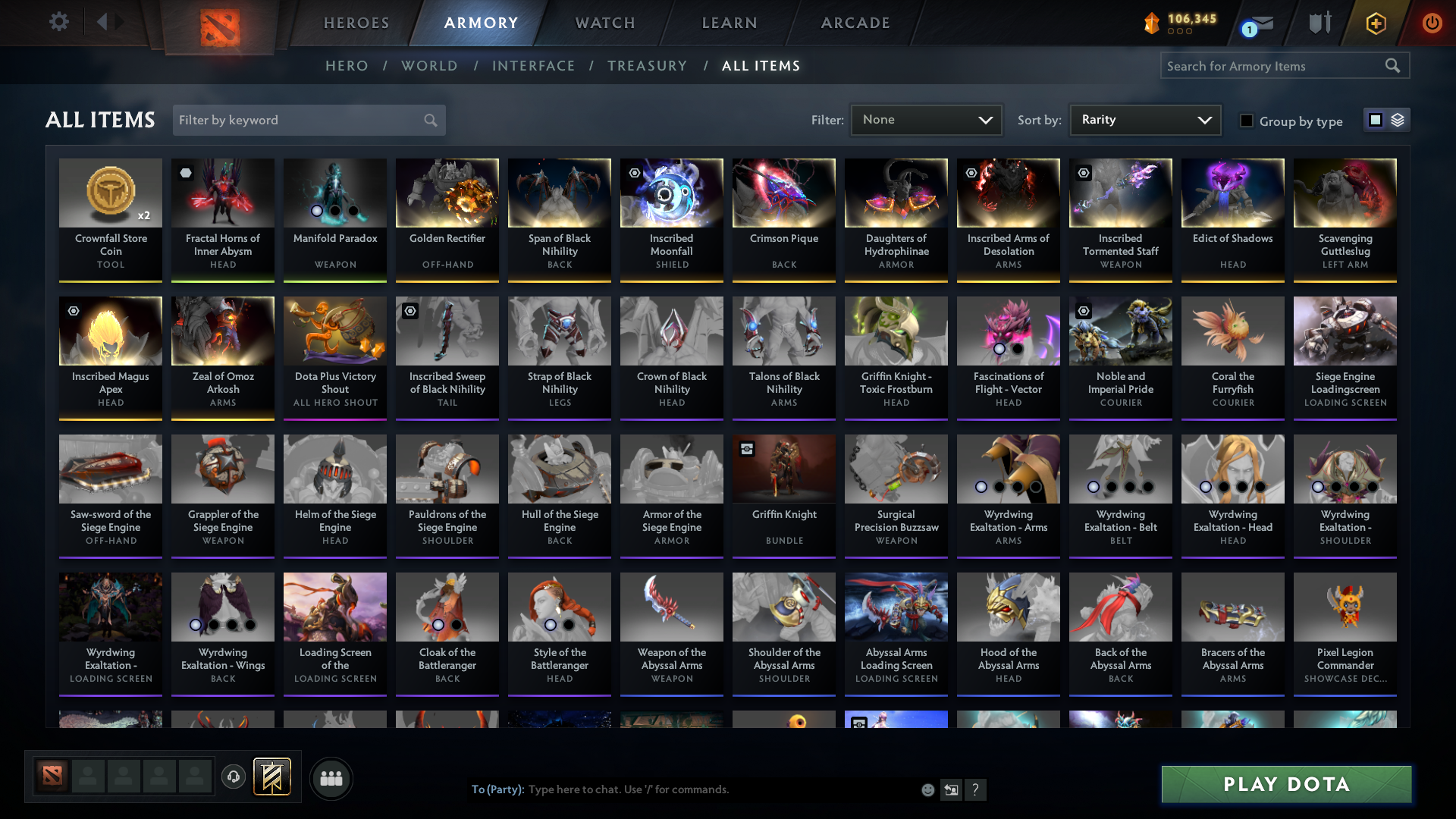1456x819 pixels.
Task: Toggle the Group by type checkbox
Action: point(1246,121)
